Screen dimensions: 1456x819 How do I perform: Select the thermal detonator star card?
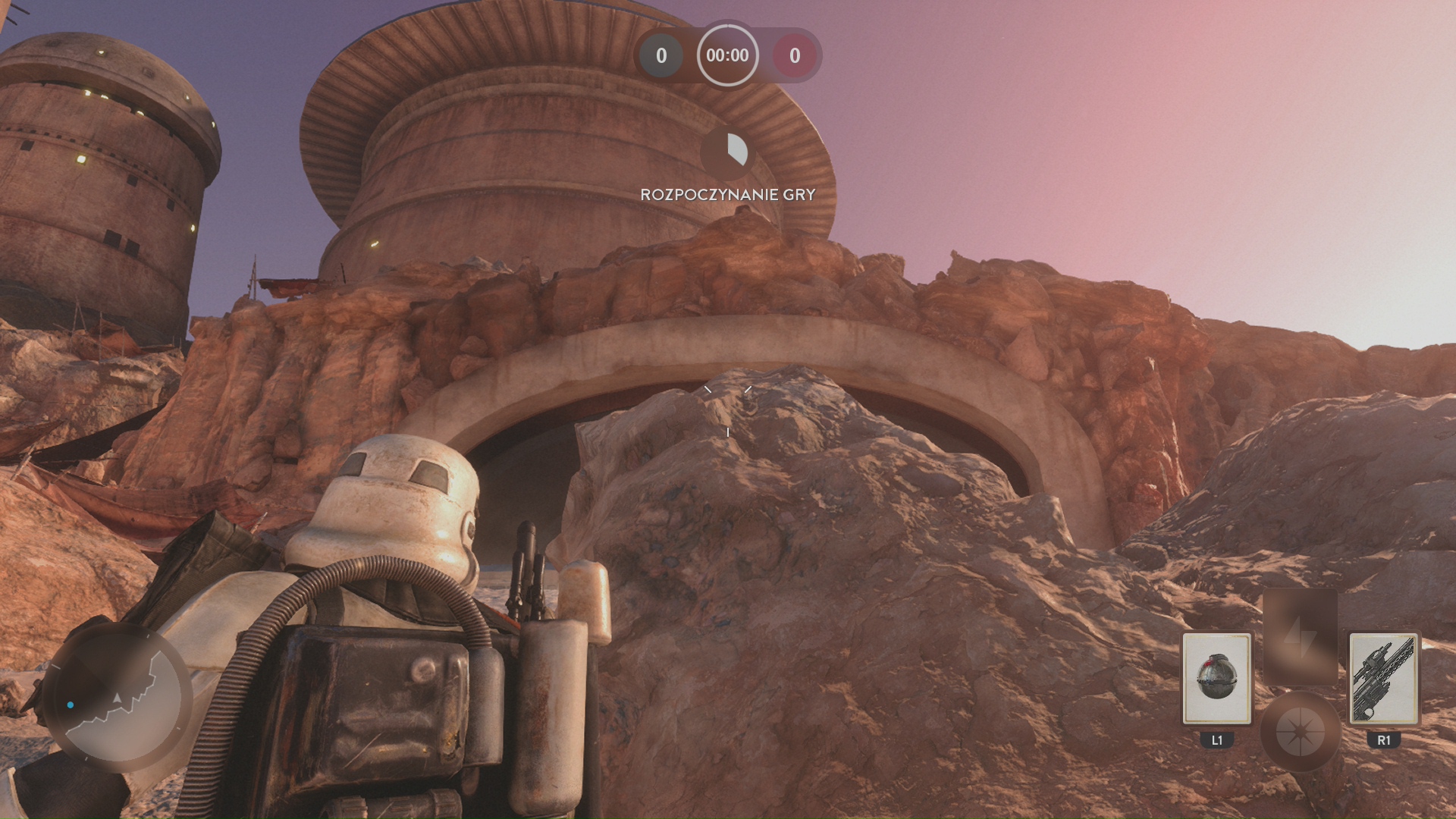[x=1216, y=678]
